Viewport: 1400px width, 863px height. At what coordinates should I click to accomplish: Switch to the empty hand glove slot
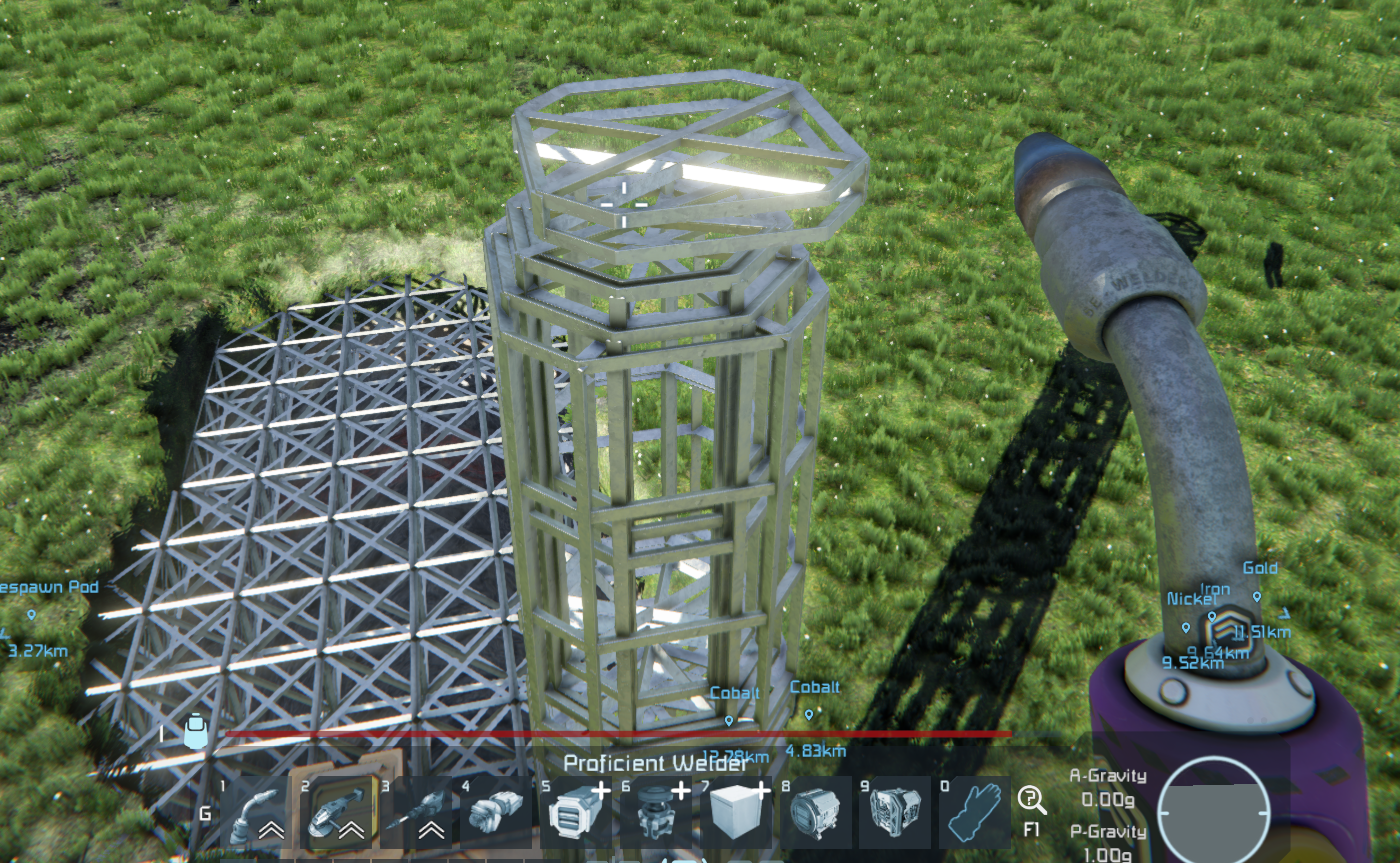click(x=972, y=812)
